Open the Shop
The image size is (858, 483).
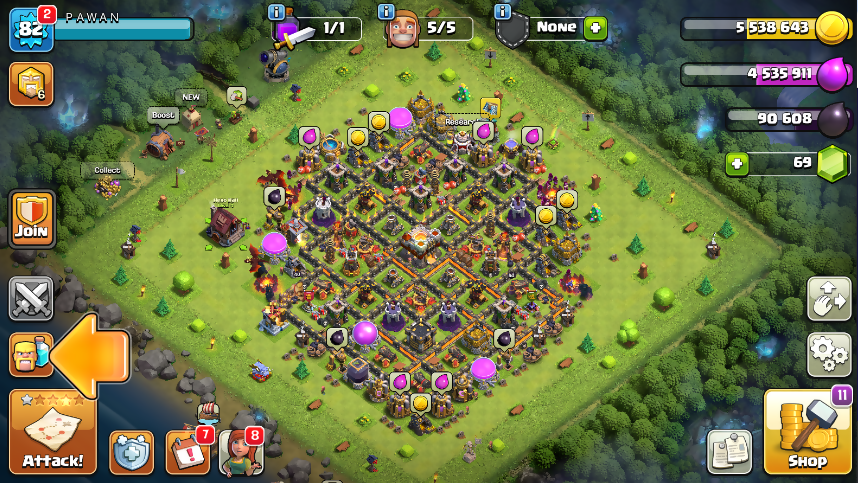[807, 432]
